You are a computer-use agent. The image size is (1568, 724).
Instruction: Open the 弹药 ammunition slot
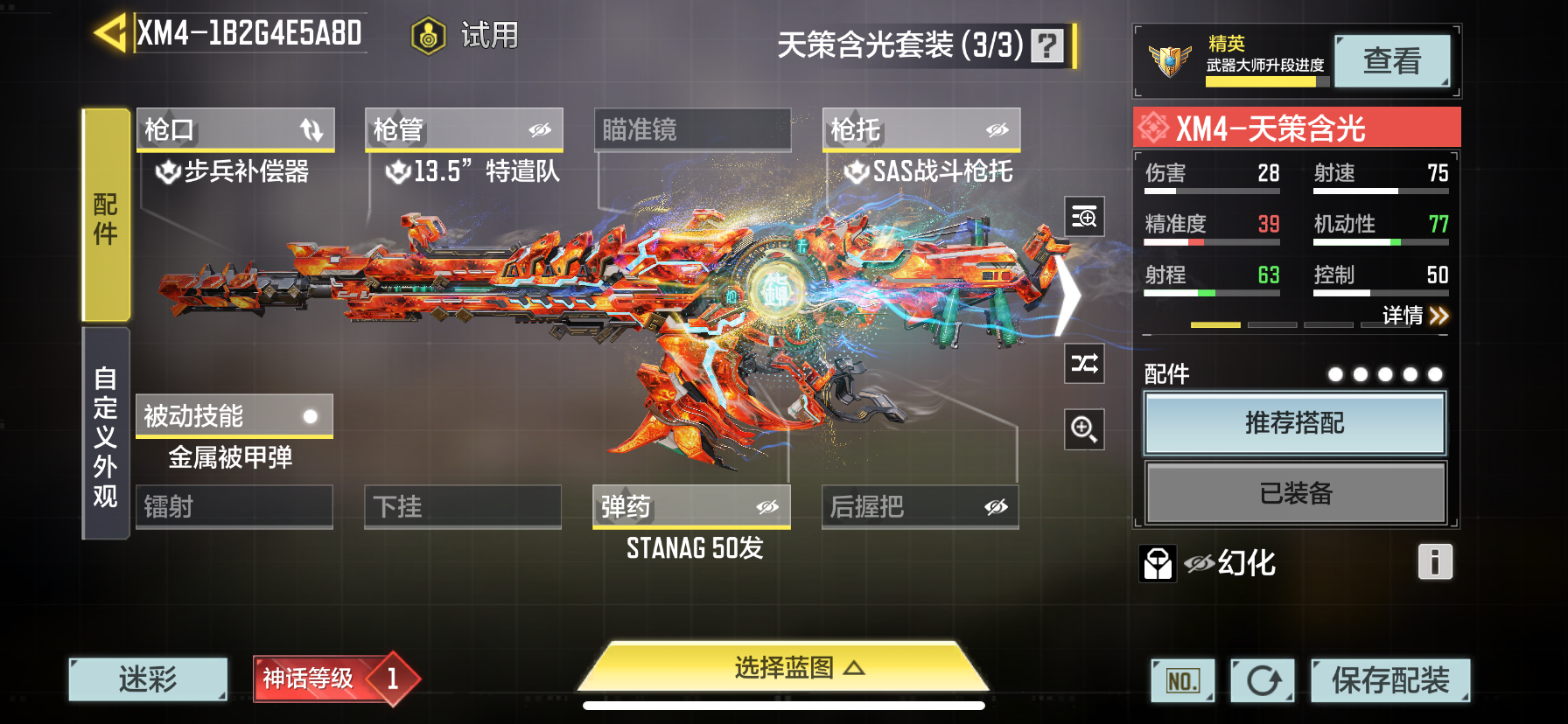691,507
